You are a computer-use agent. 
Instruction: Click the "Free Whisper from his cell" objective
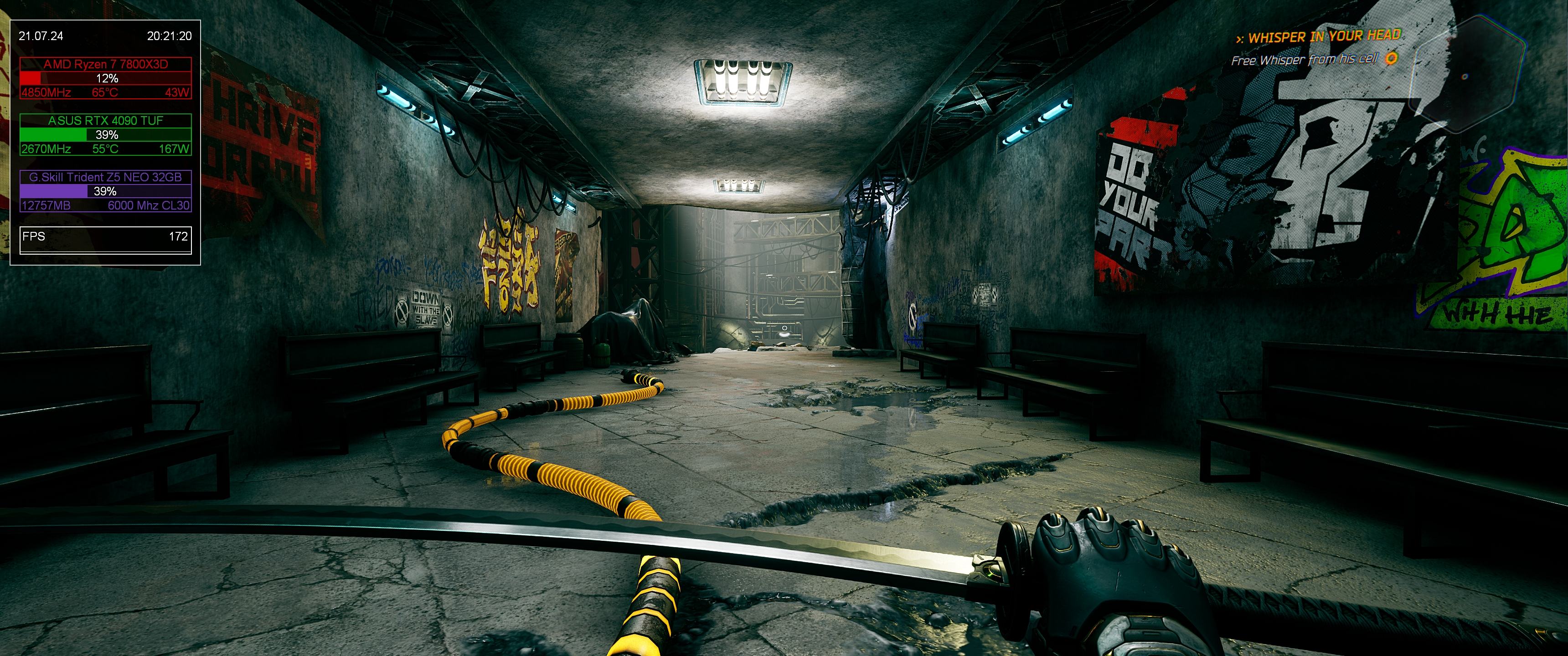point(1303,60)
